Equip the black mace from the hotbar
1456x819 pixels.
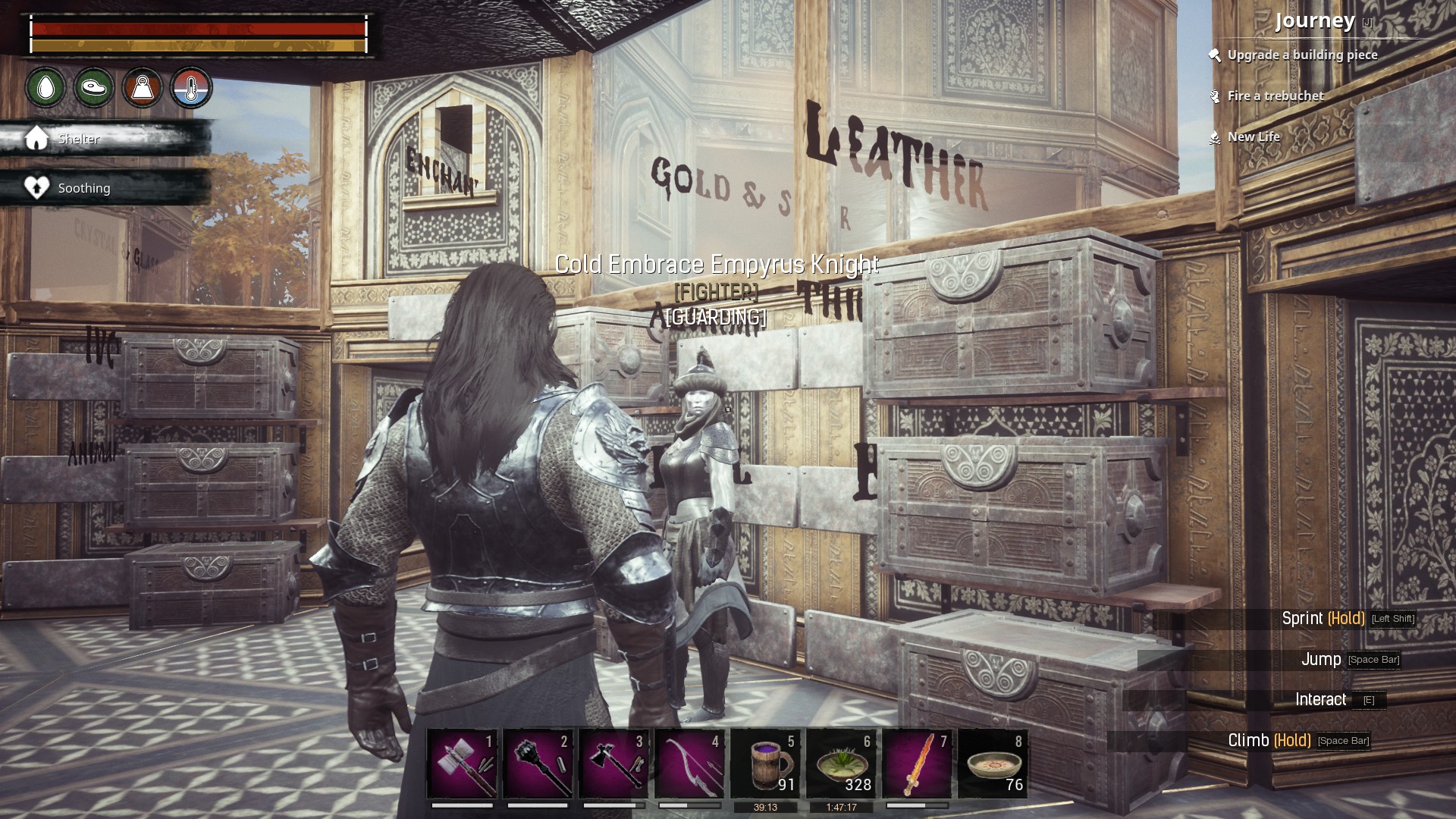[538, 764]
